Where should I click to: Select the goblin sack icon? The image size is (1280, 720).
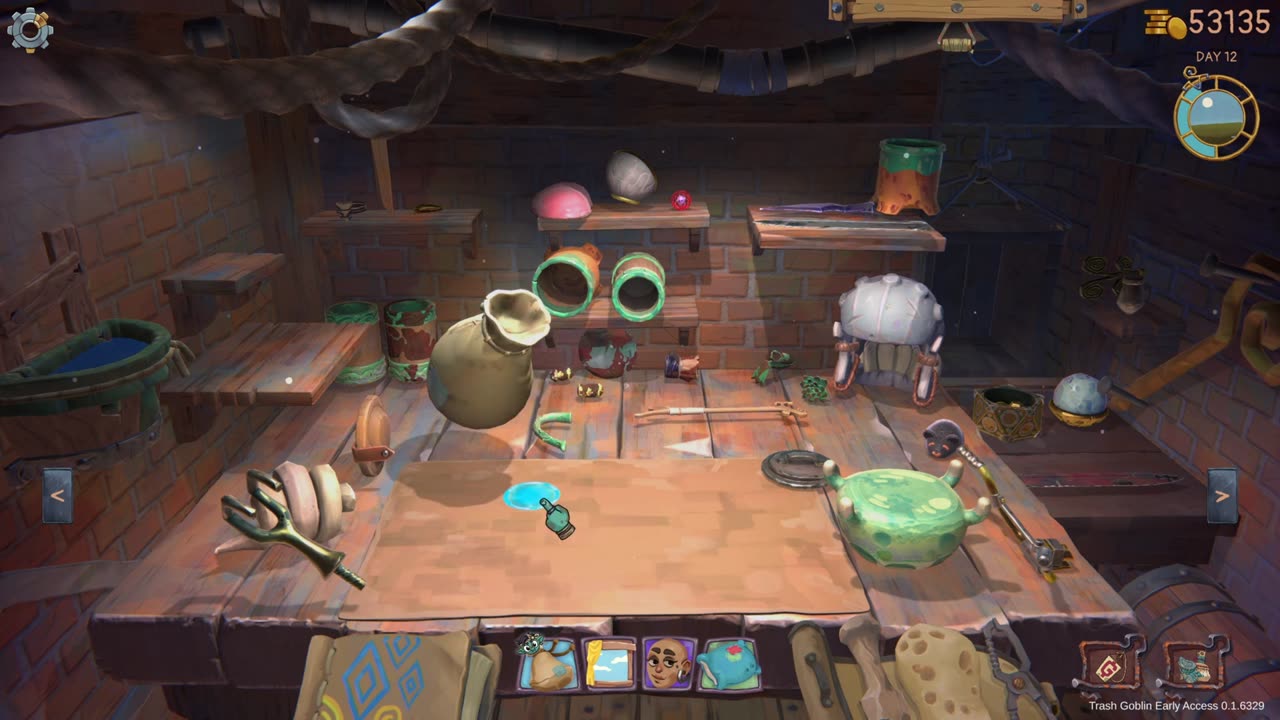pos(546,664)
